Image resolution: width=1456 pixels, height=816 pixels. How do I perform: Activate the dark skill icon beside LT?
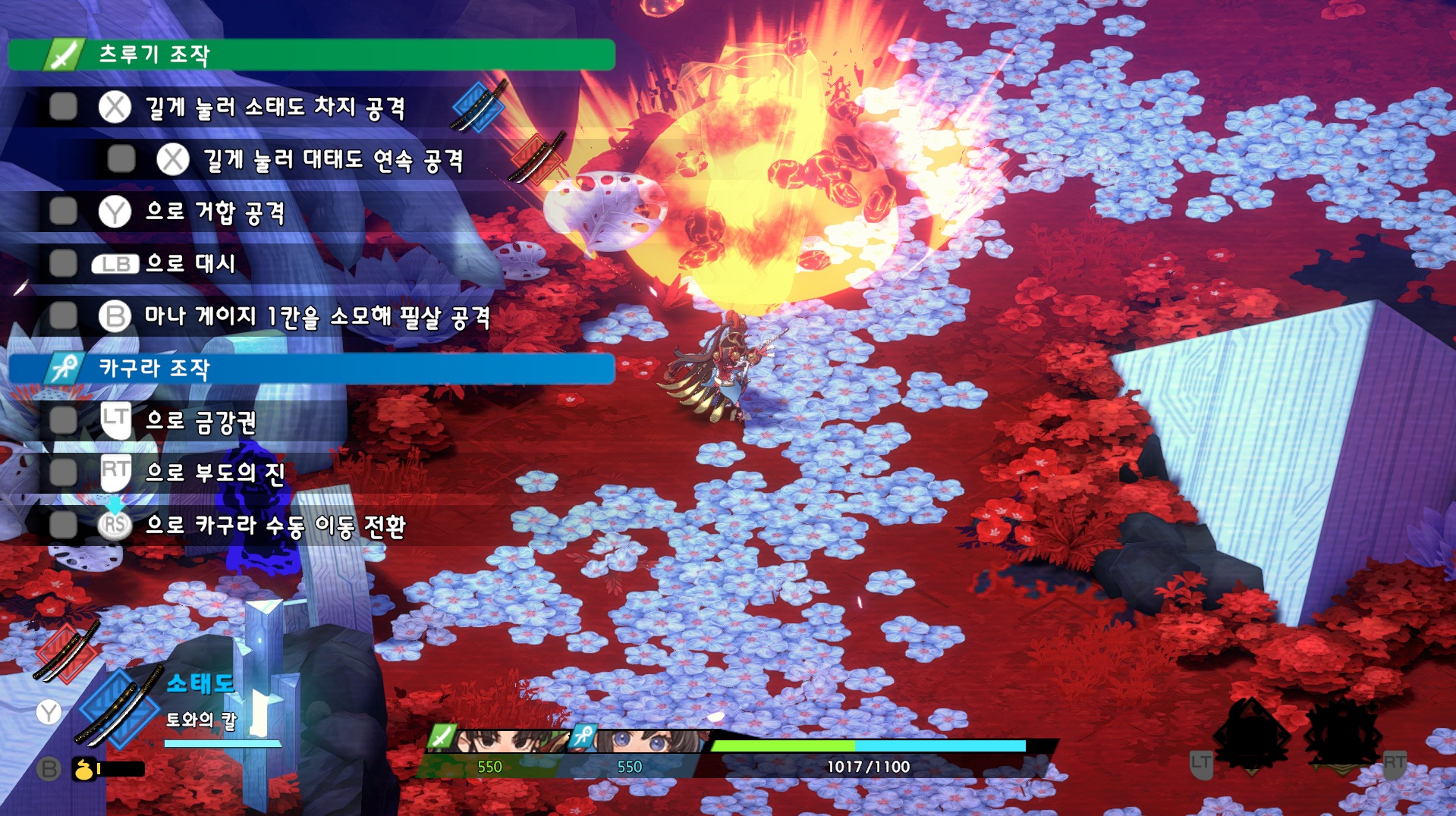point(1252,734)
